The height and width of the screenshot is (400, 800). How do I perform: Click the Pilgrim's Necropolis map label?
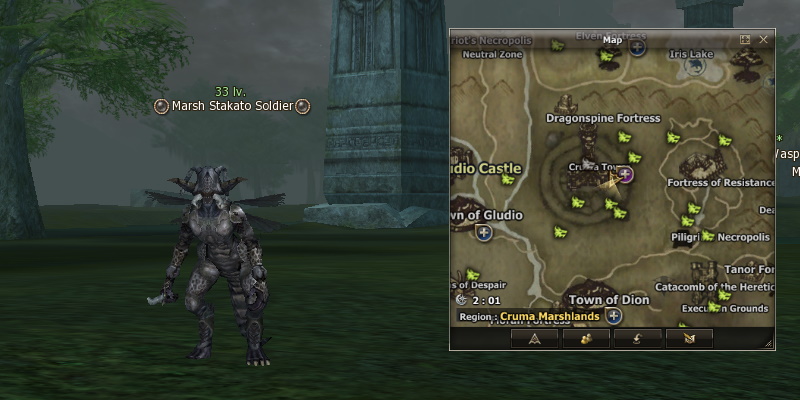click(x=720, y=238)
